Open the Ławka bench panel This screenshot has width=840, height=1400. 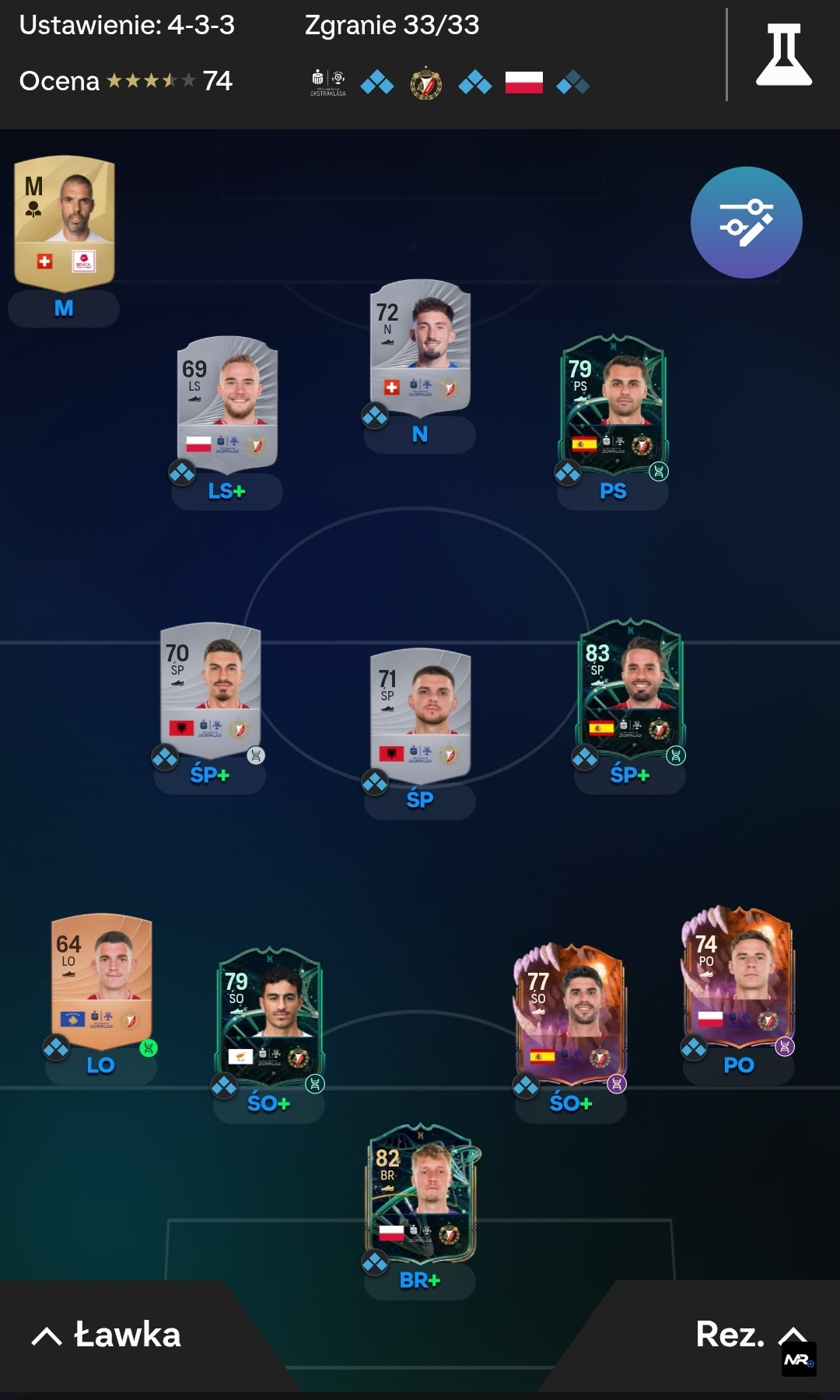[107, 1335]
